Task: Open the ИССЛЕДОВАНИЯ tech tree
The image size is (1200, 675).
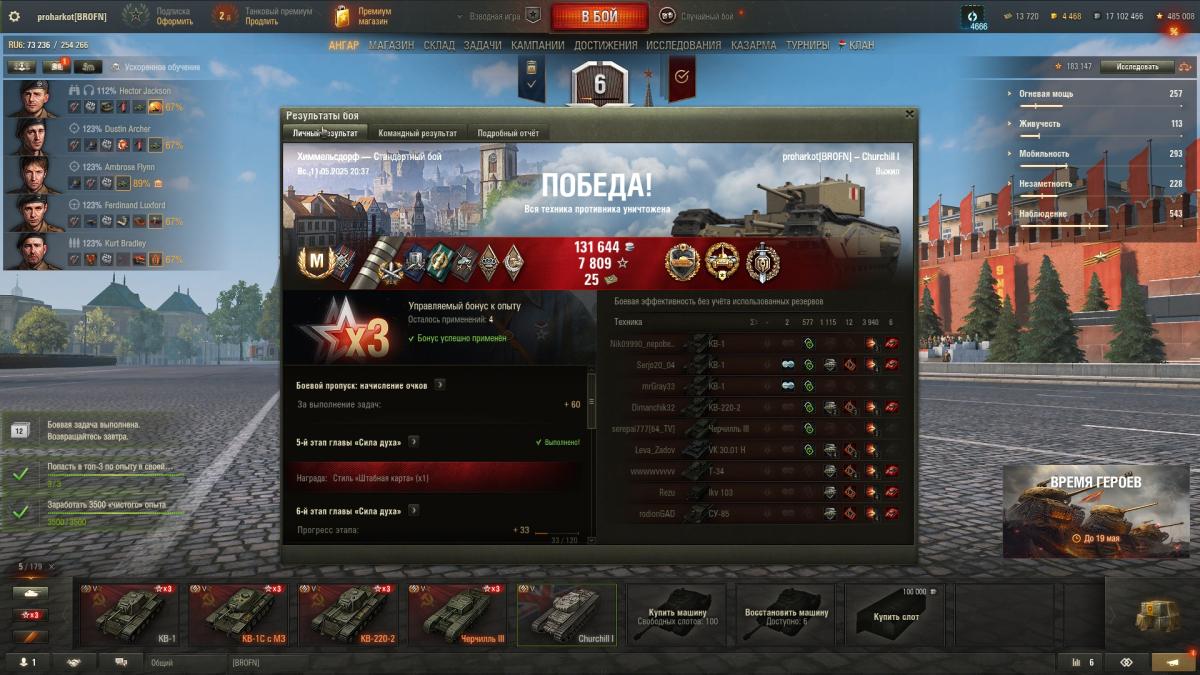Action: [683, 45]
